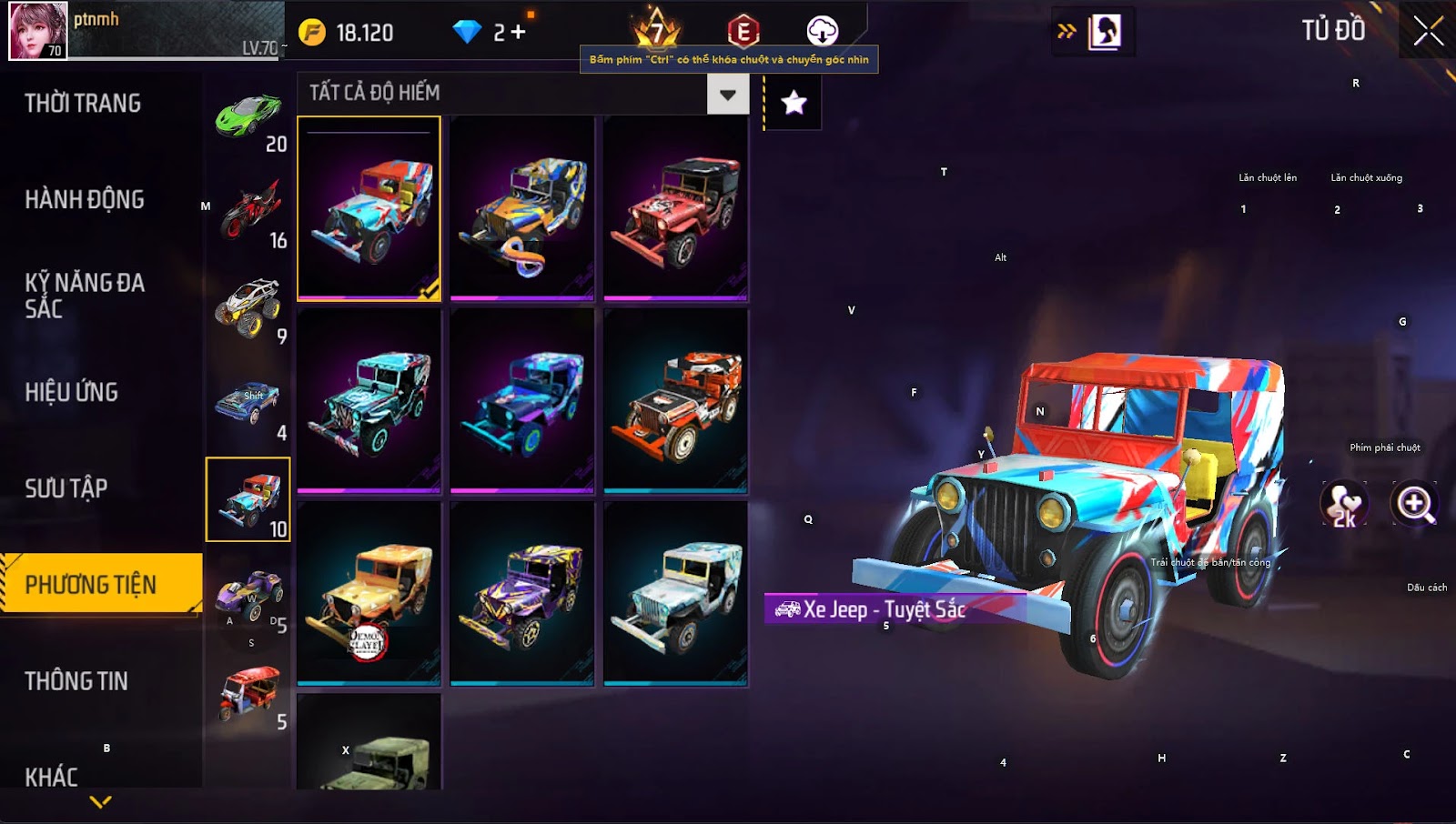
Task: Close the TỦ ĐỒ wardrobe screen
Action: (x=1428, y=31)
